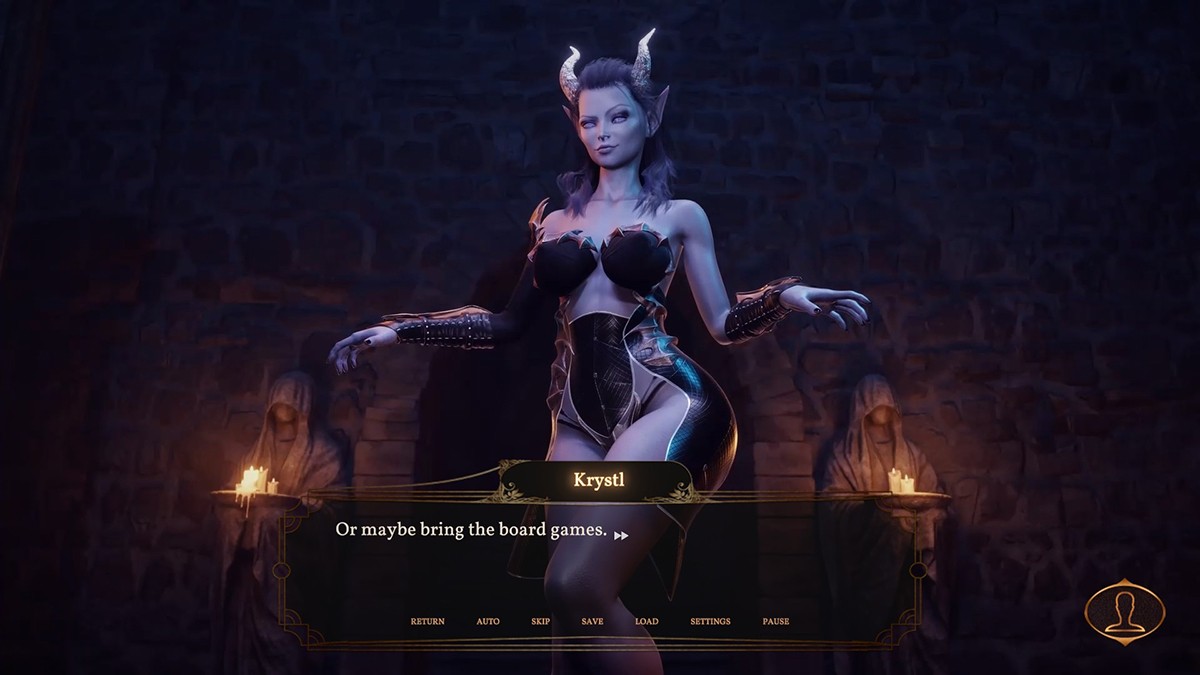Skip the current dialogue
This screenshot has height=675, width=1200.
541,621
